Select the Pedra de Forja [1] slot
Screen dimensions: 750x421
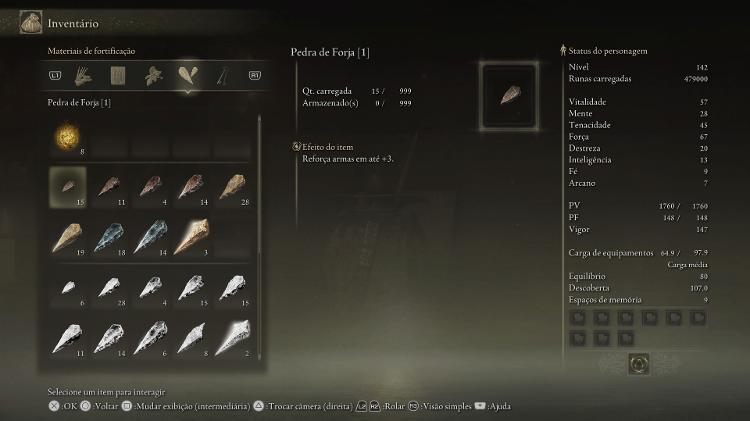[x=68, y=186]
